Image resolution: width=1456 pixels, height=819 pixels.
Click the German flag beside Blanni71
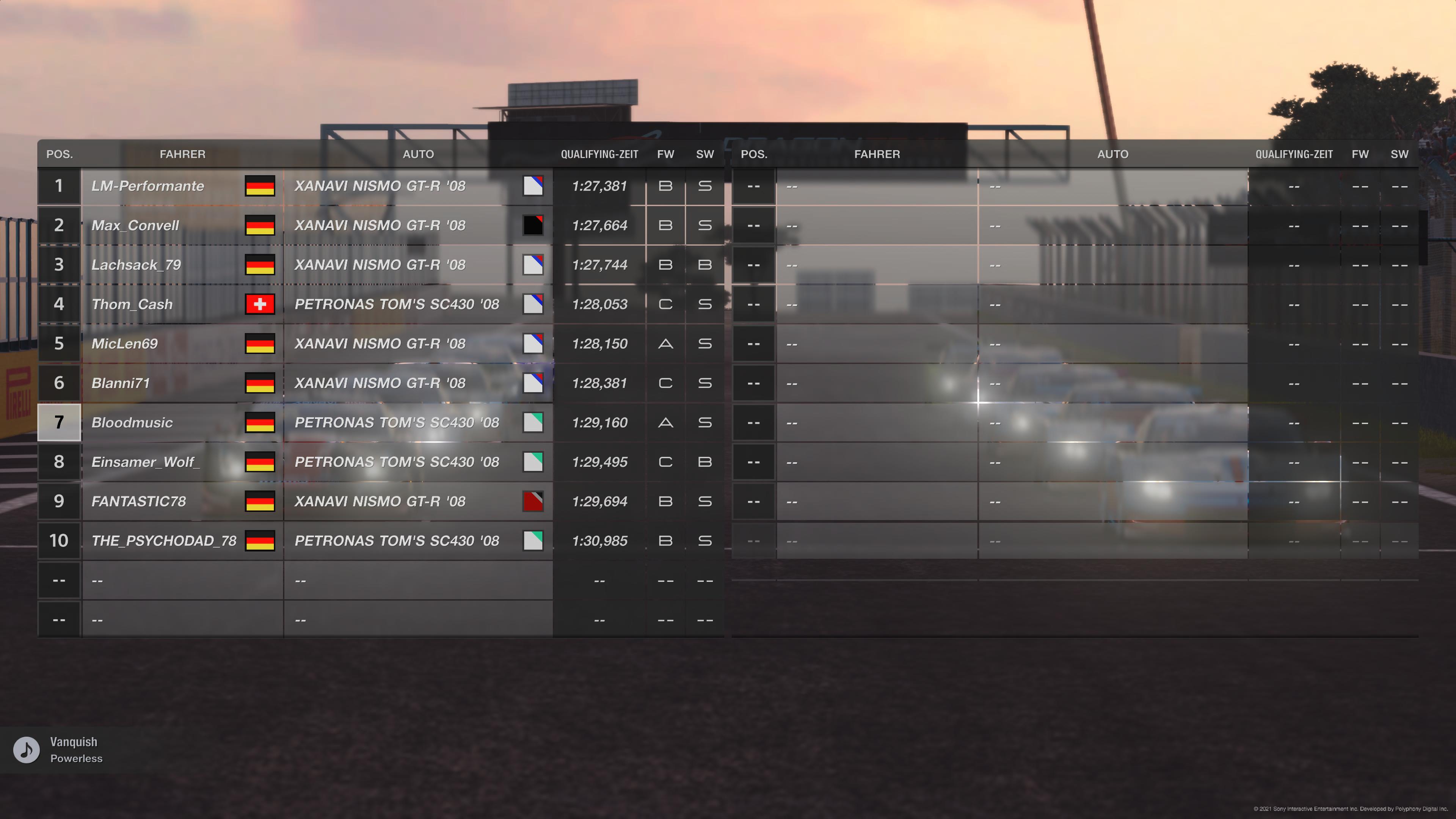pyautogui.click(x=259, y=383)
